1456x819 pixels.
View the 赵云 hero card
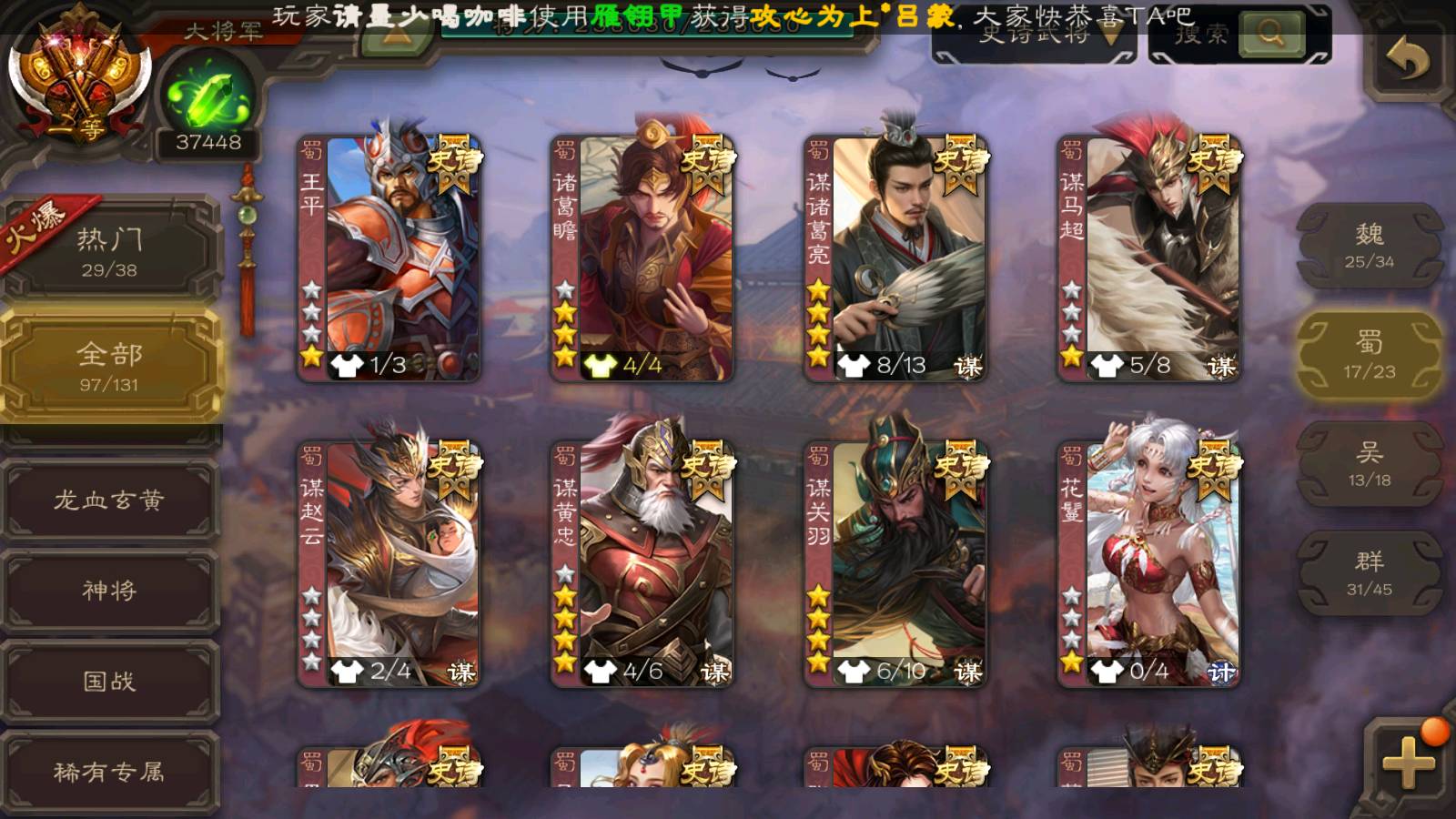(x=389, y=564)
